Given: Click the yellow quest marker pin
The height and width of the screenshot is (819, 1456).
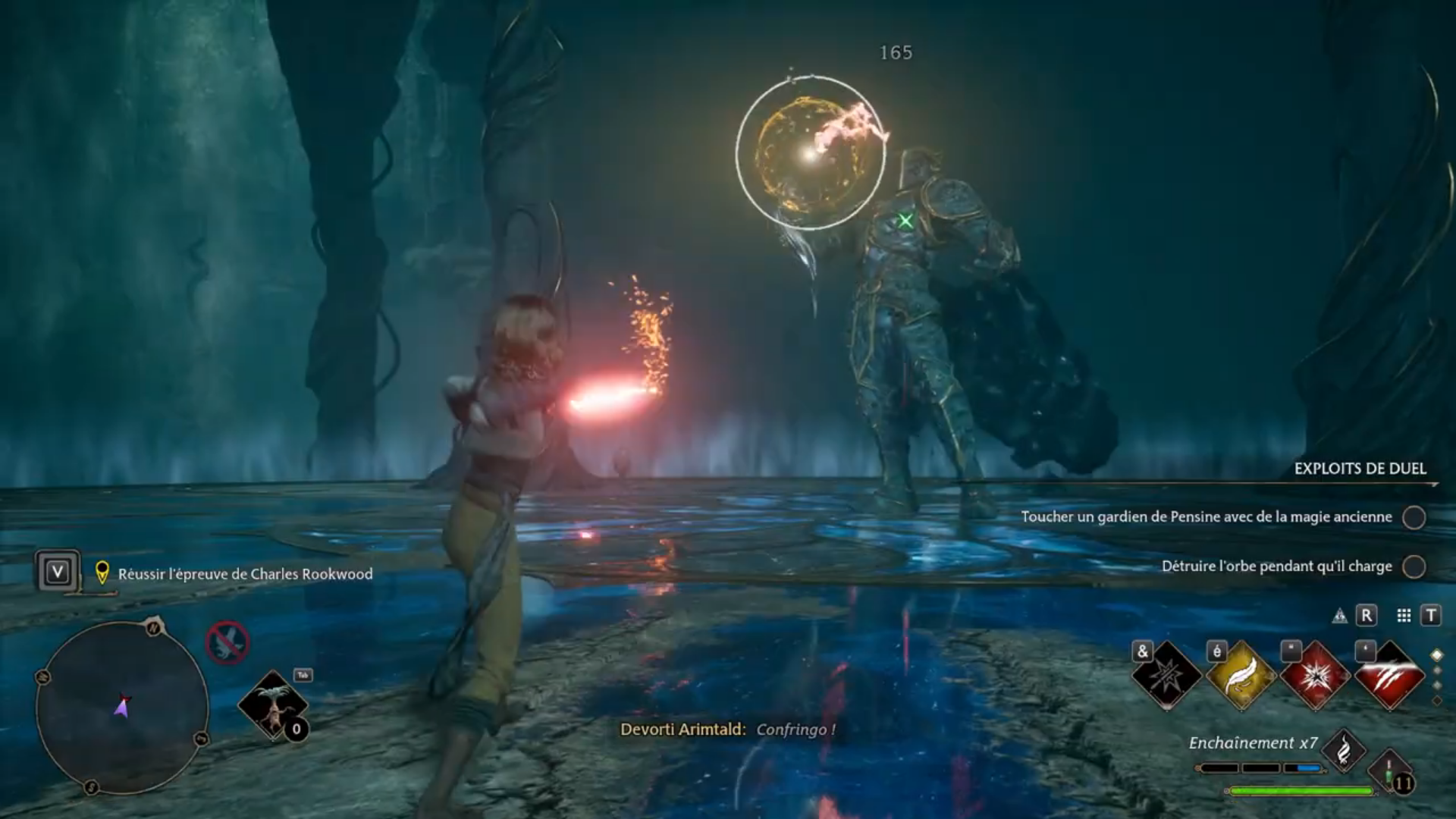Looking at the screenshot, I should pos(102,573).
